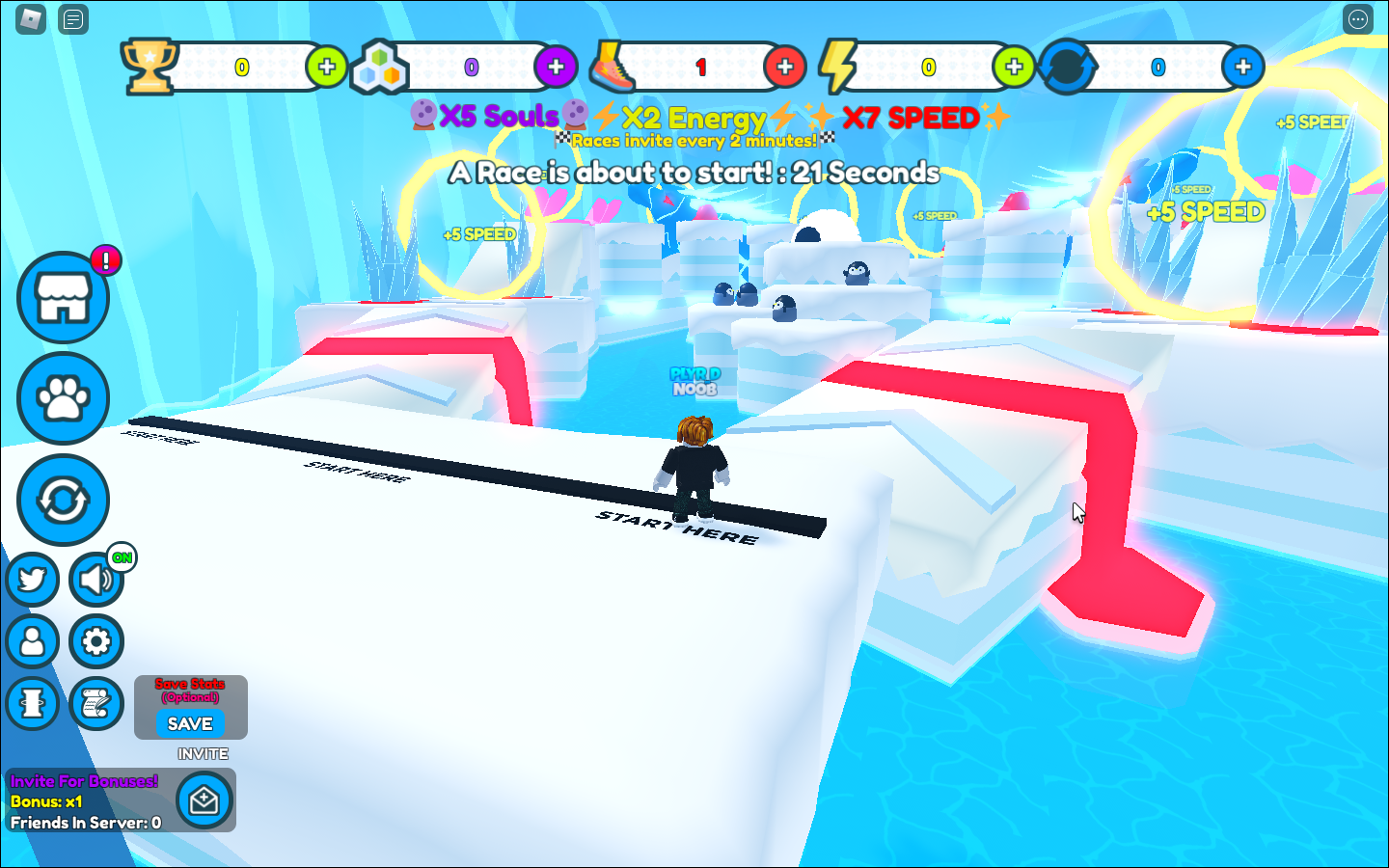Open the quest scroll icon
Viewport: 1389px width, 868px height.
95,704
